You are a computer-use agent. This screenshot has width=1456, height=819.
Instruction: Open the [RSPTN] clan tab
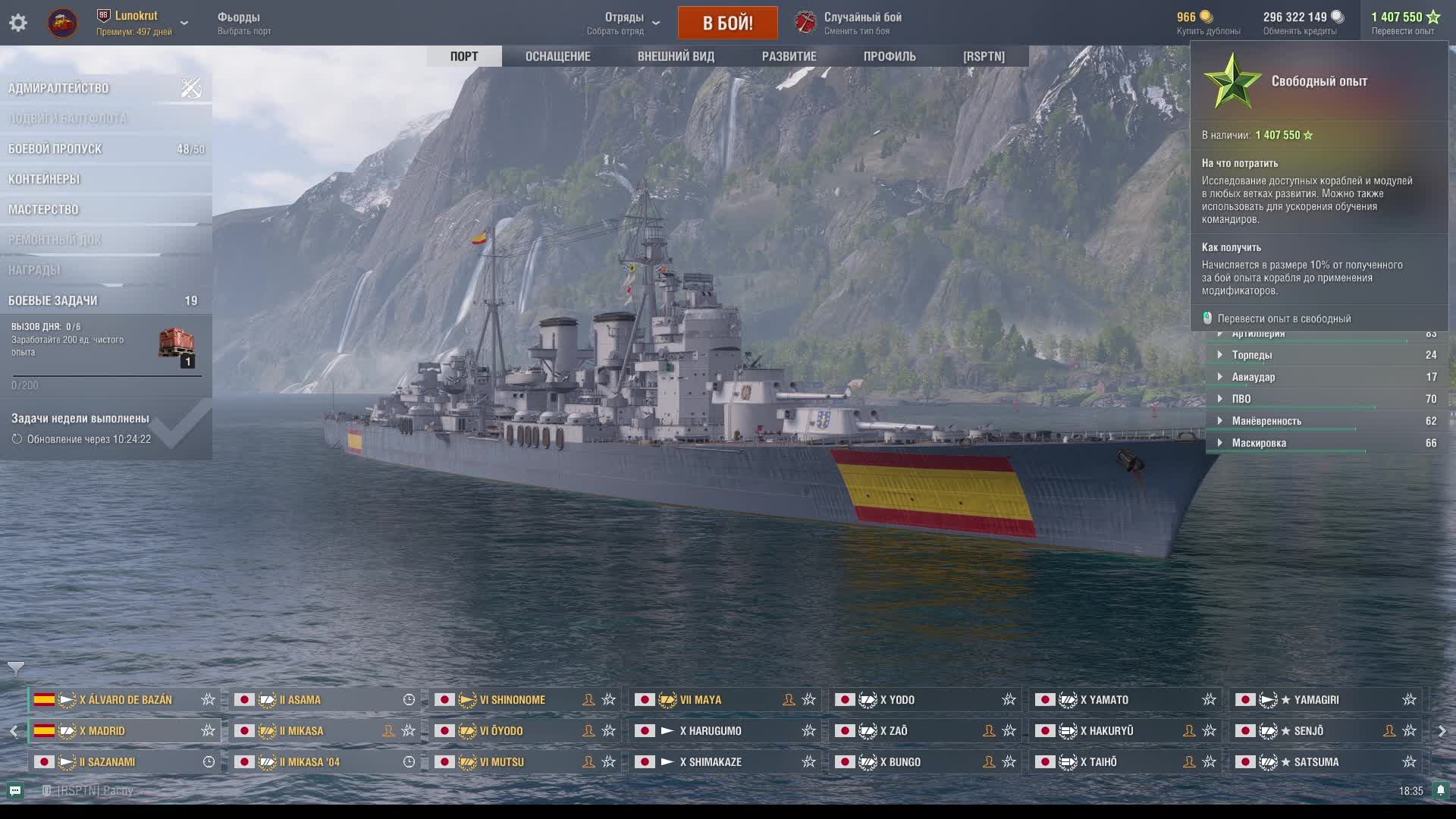point(984,56)
